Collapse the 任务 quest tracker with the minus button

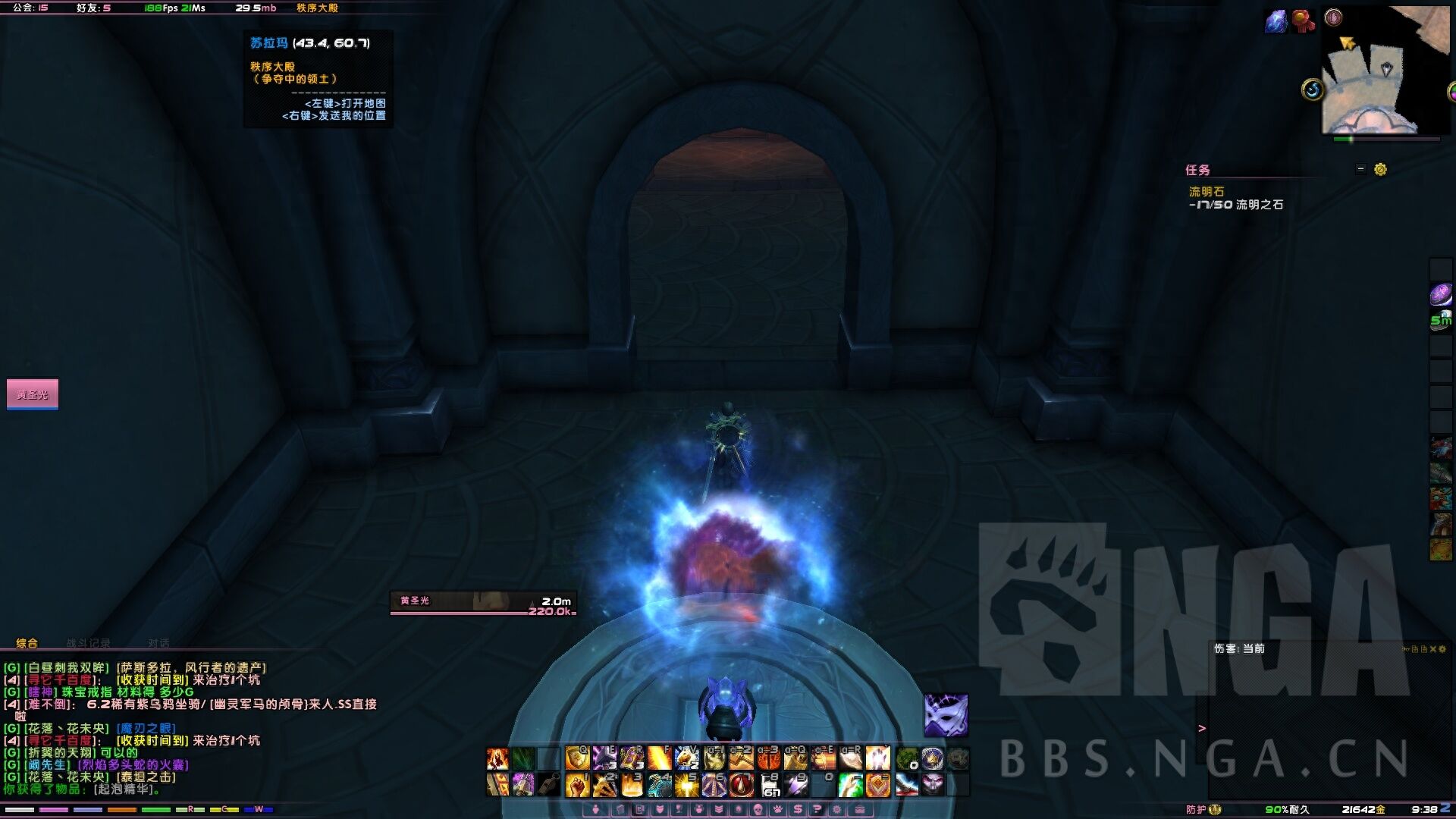1360,169
